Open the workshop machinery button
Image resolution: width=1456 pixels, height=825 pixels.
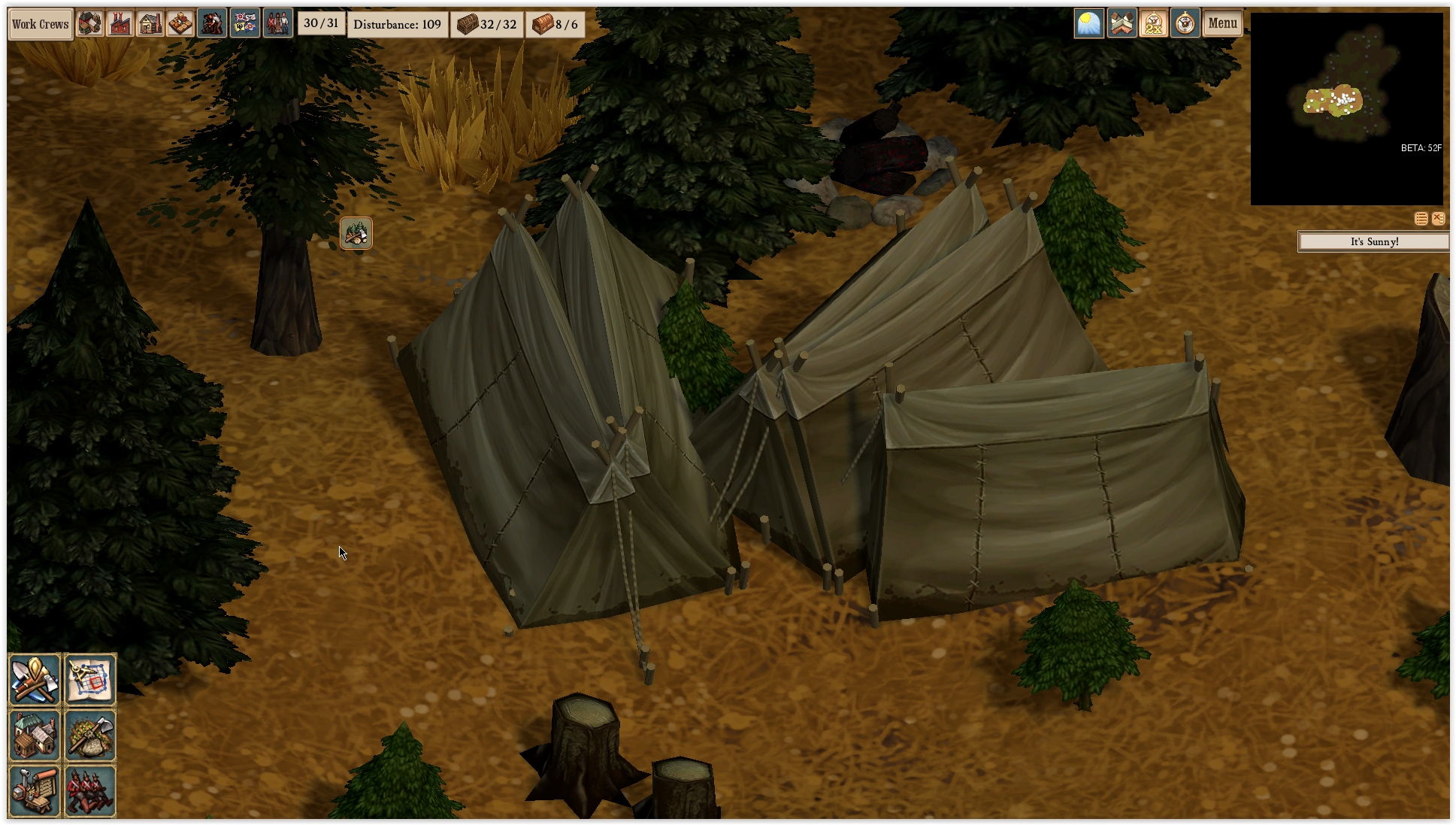coord(35,790)
